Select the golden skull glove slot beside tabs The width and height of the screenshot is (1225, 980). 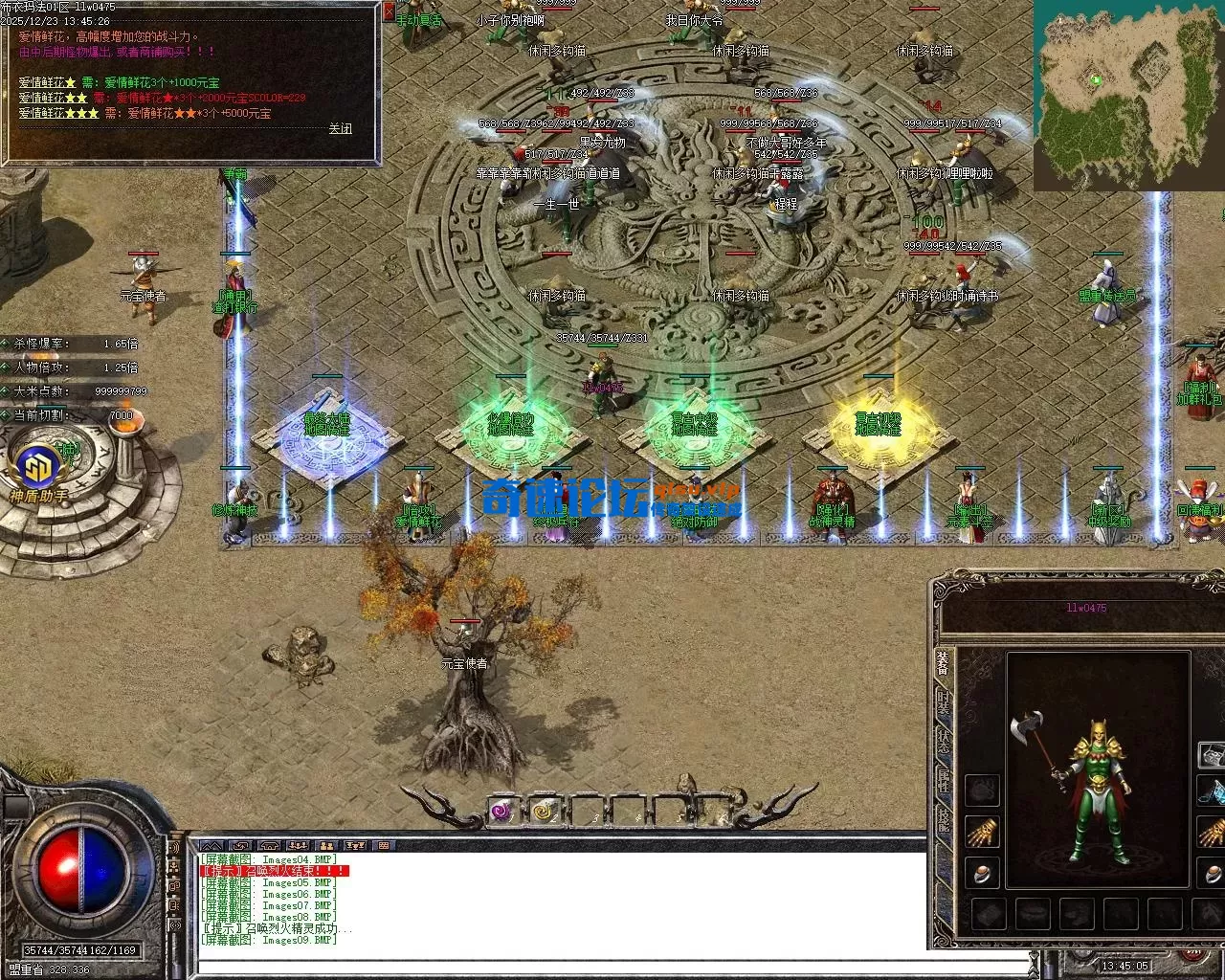click(x=982, y=832)
